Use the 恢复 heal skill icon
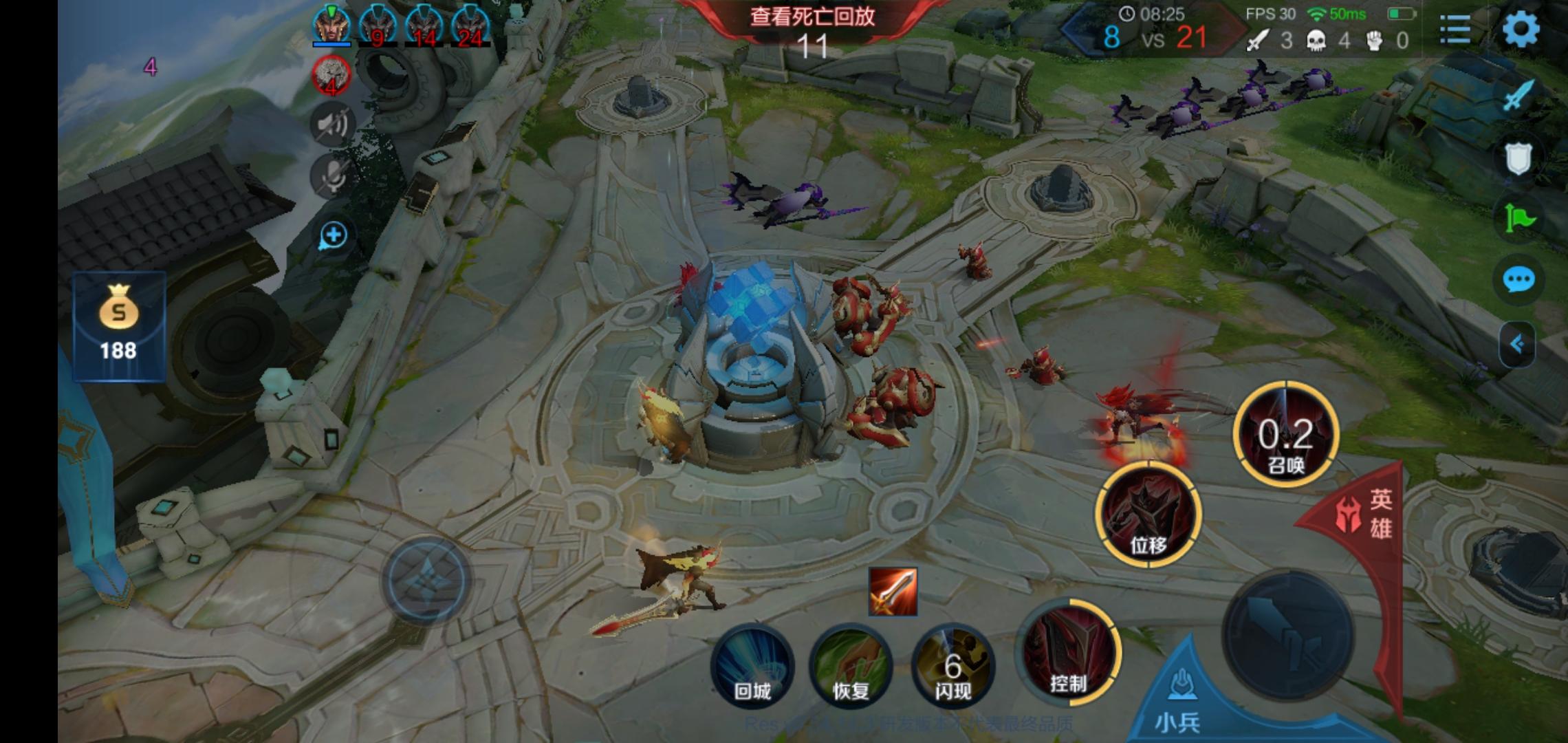 850,665
